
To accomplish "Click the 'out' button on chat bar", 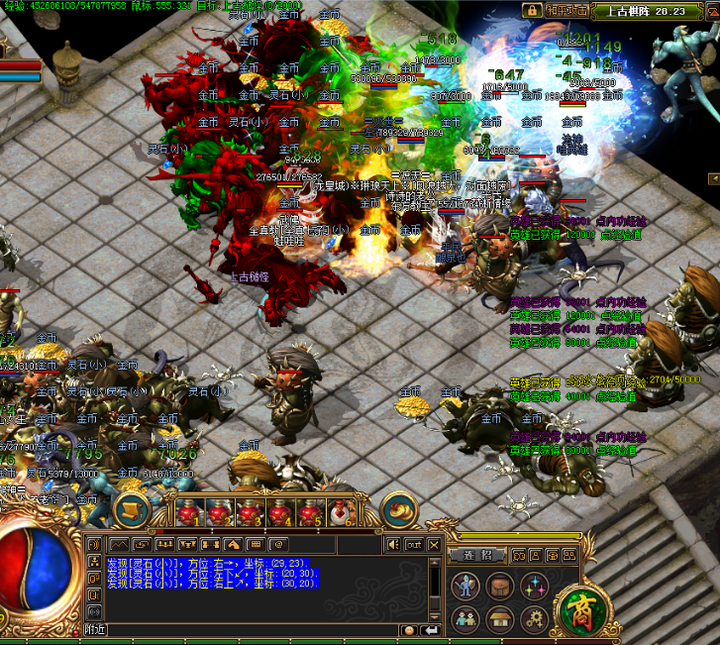I will pos(414,544).
